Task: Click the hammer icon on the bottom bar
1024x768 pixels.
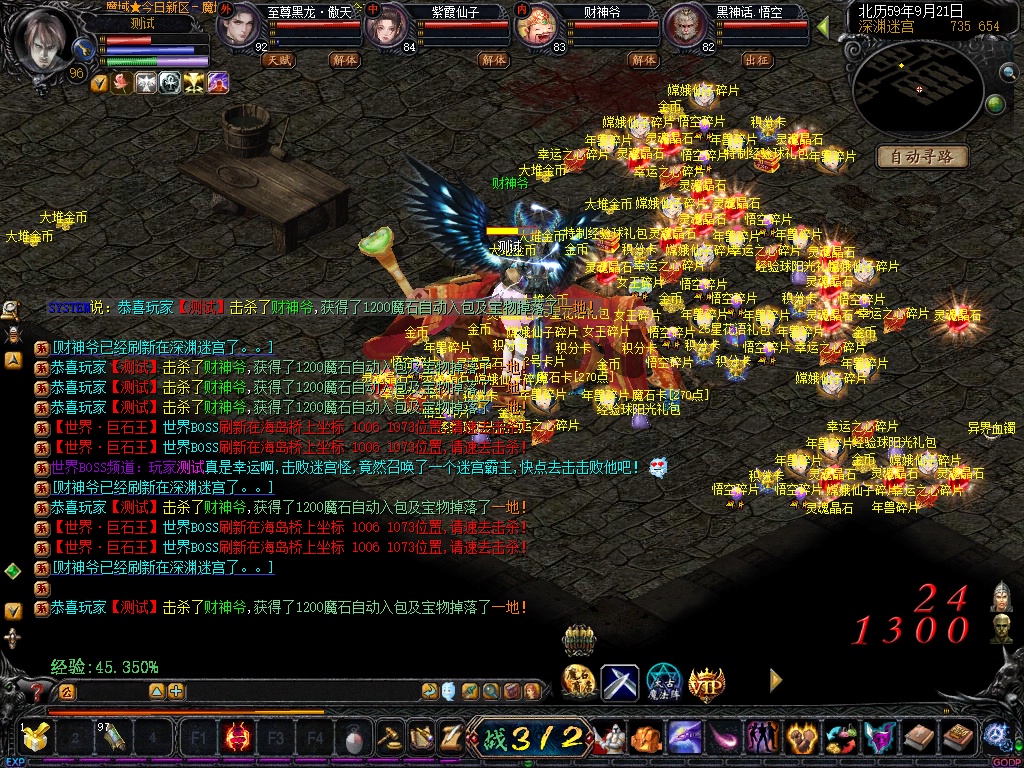Action: pyautogui.click(x=389, y=739)
